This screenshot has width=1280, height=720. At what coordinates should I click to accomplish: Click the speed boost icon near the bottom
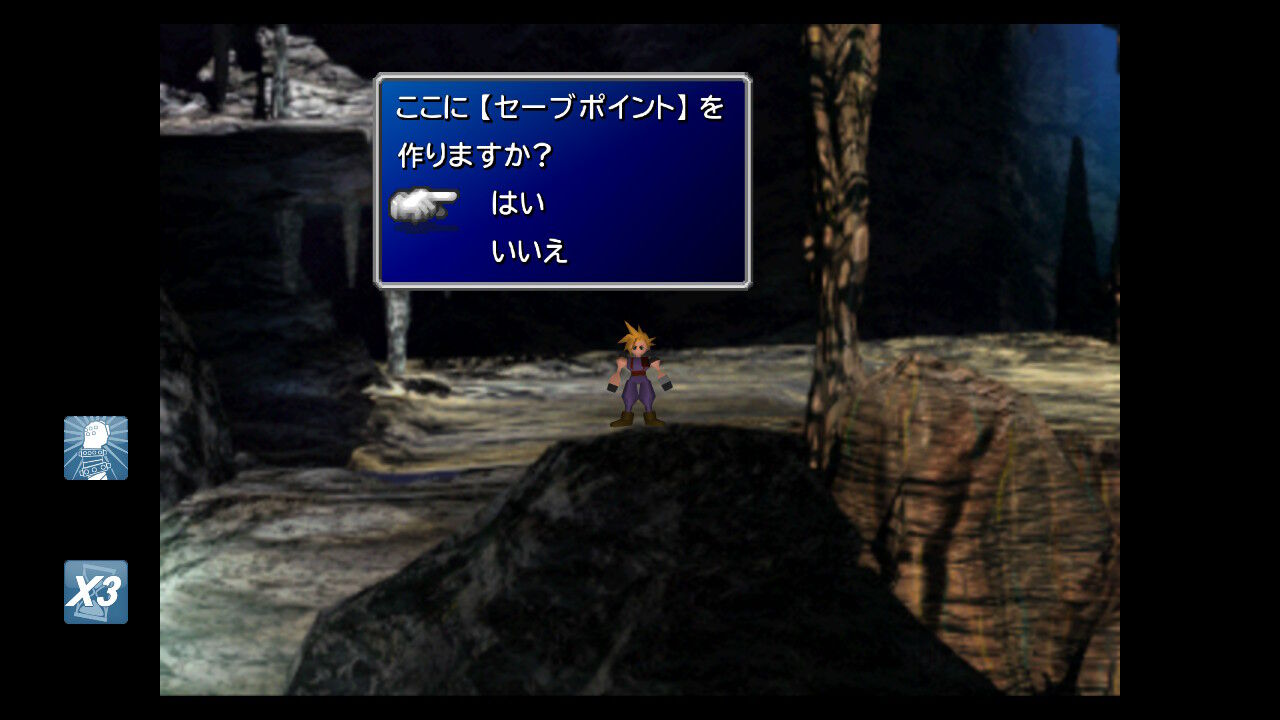(x=95, y=592)
